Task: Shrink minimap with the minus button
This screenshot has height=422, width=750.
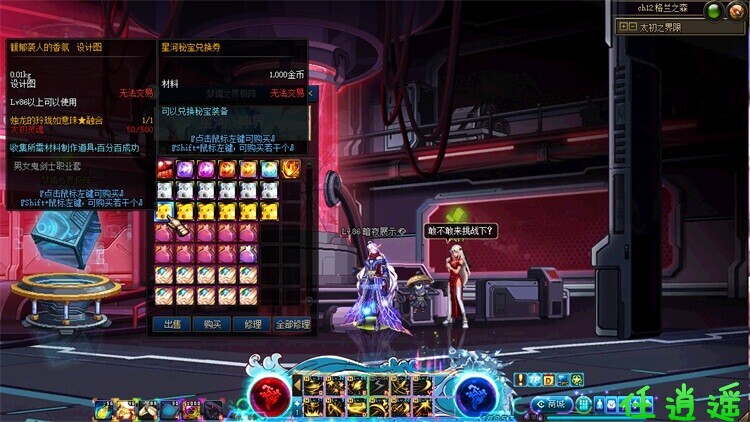Action: 632,27
